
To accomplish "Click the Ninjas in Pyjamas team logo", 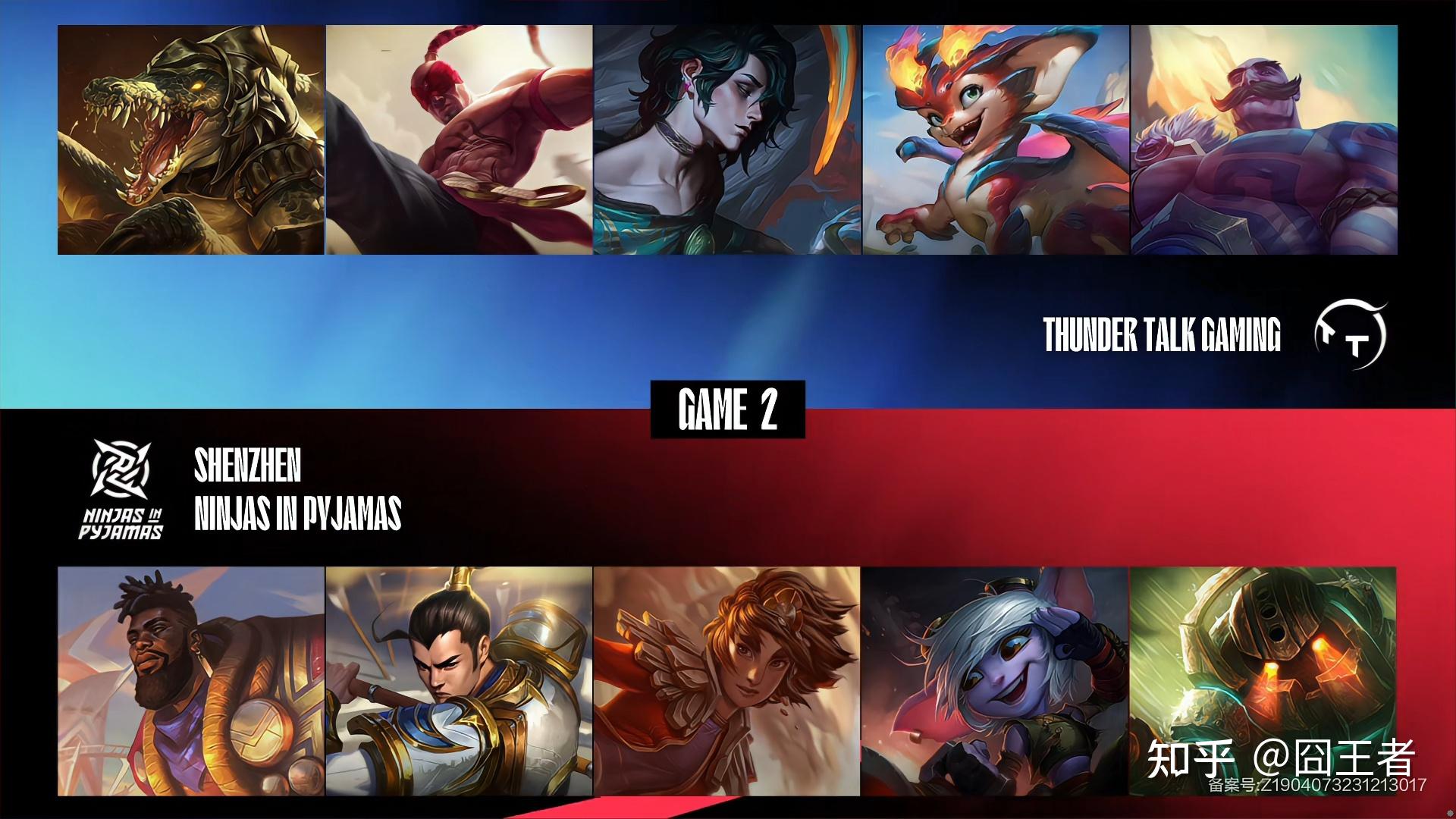I will click(x=121, y=489).
